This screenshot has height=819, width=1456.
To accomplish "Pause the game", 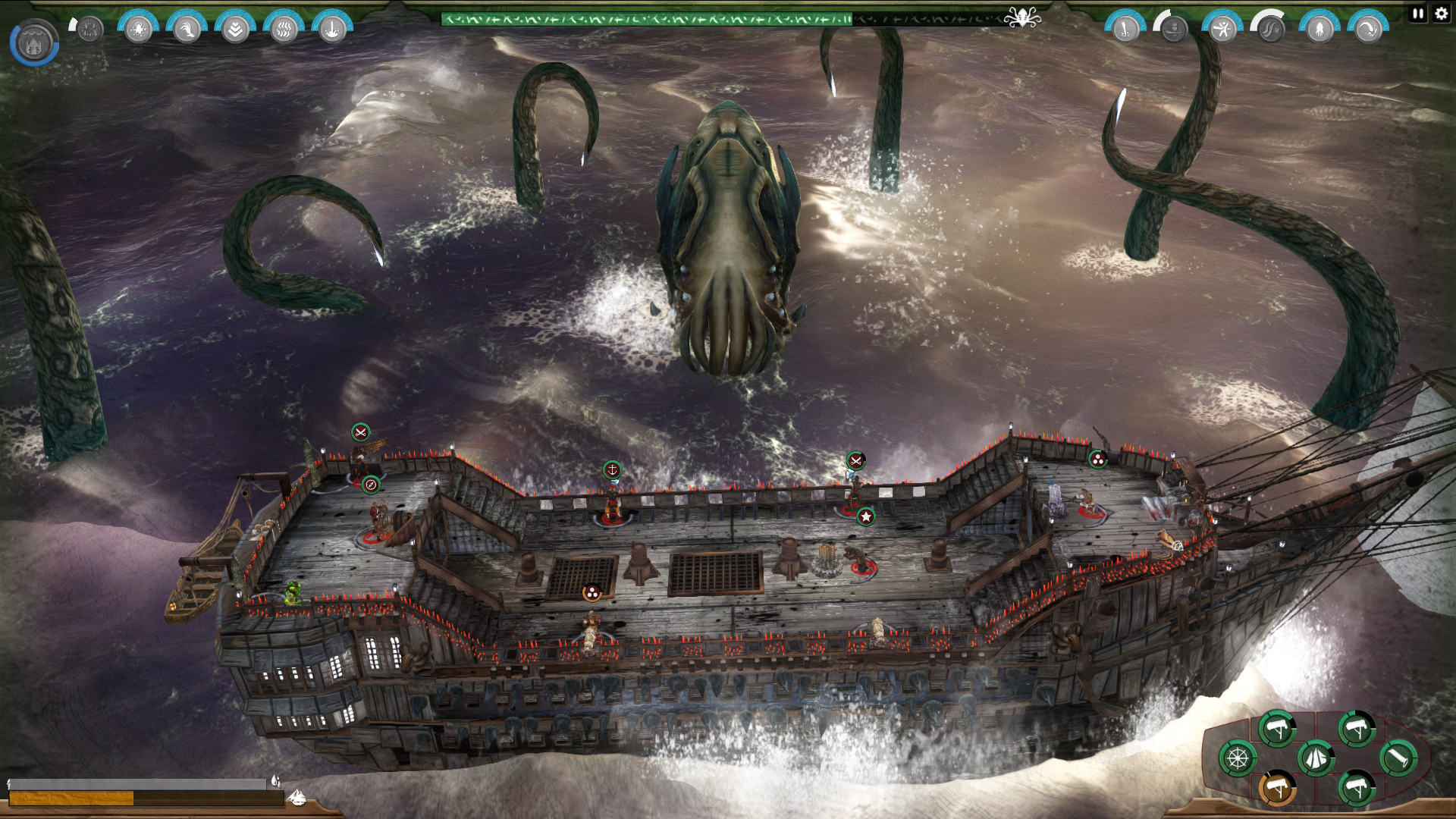I will (1418, 13).
